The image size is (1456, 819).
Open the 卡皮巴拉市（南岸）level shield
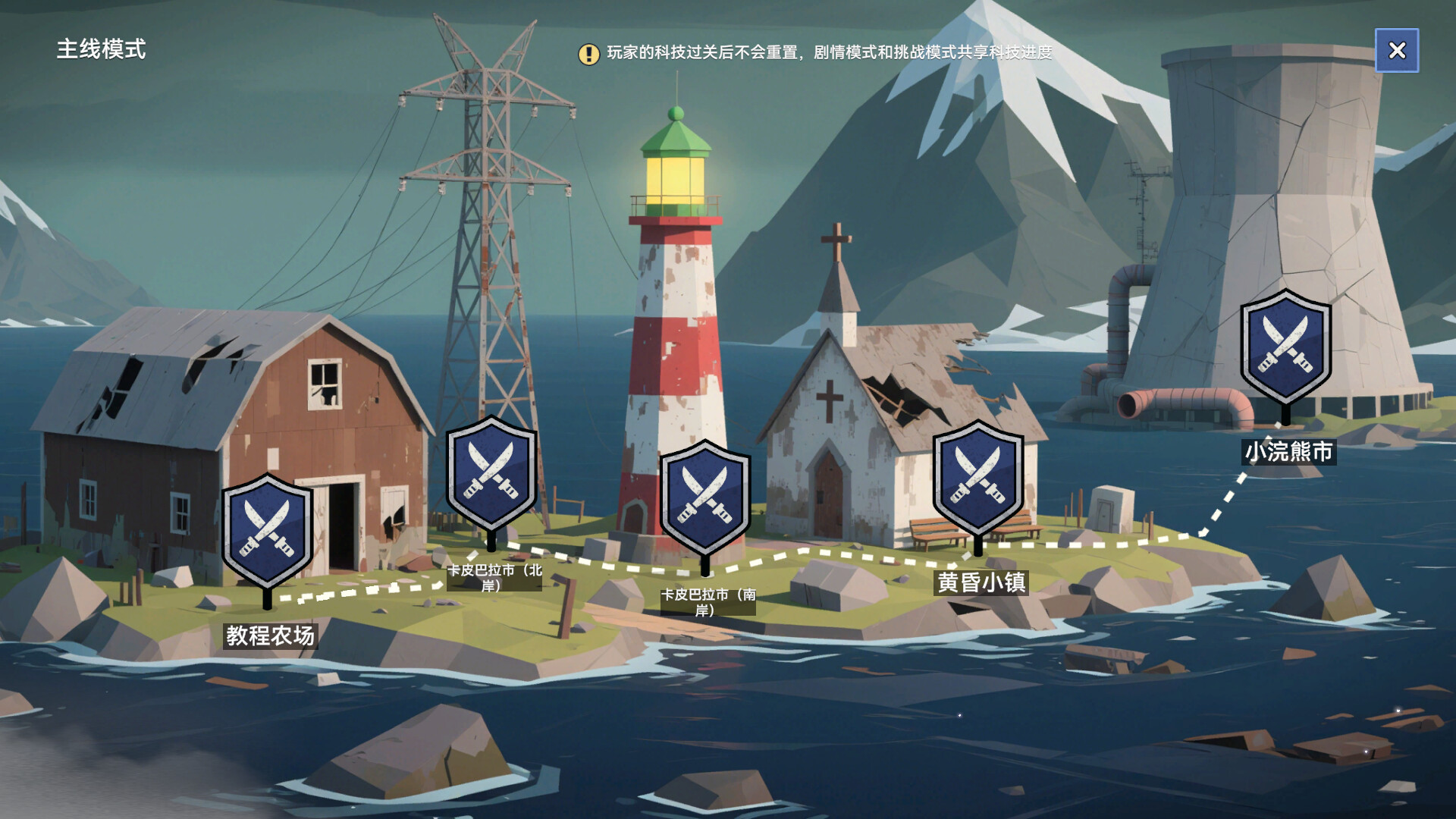[x=705, y=498]
